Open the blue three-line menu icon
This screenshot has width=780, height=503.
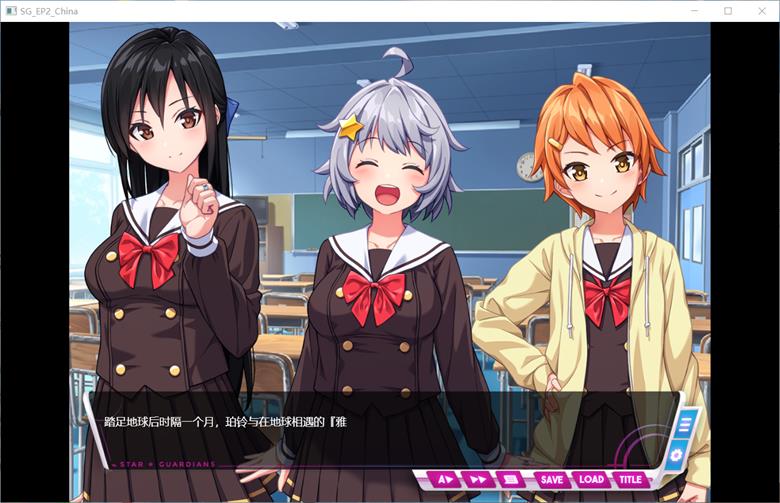pyautogui.click(x=684, y=423)
